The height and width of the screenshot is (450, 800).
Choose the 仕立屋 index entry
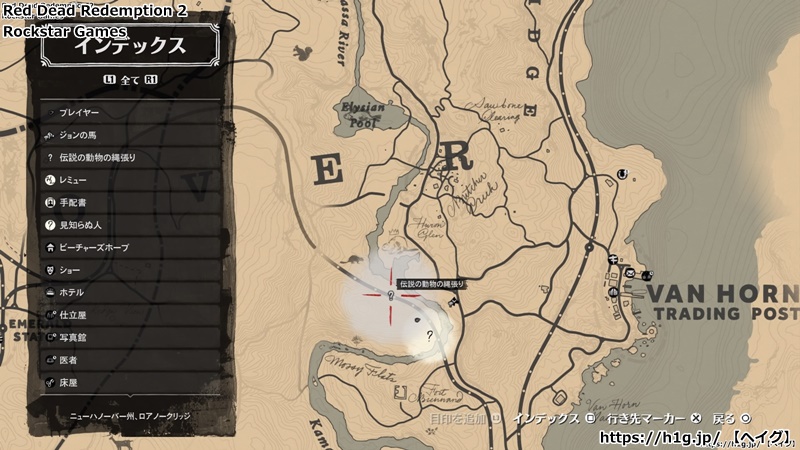128,315
